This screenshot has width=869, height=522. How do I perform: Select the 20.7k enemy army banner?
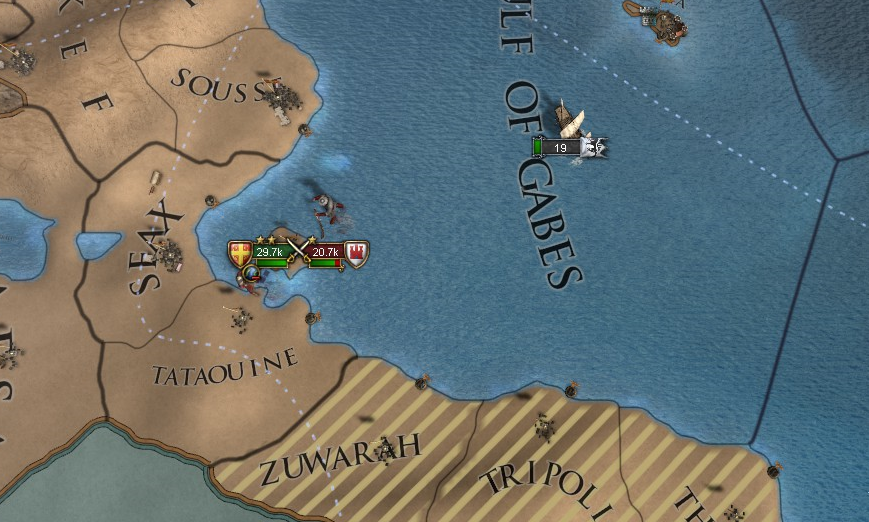tap(324, 253)
